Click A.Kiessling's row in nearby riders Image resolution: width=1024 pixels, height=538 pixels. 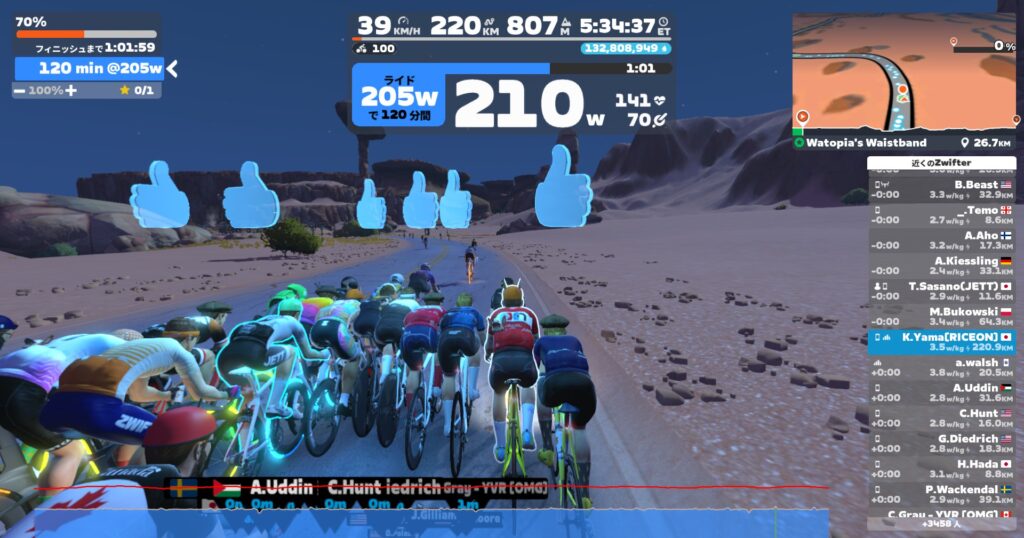tap(942, 265)
